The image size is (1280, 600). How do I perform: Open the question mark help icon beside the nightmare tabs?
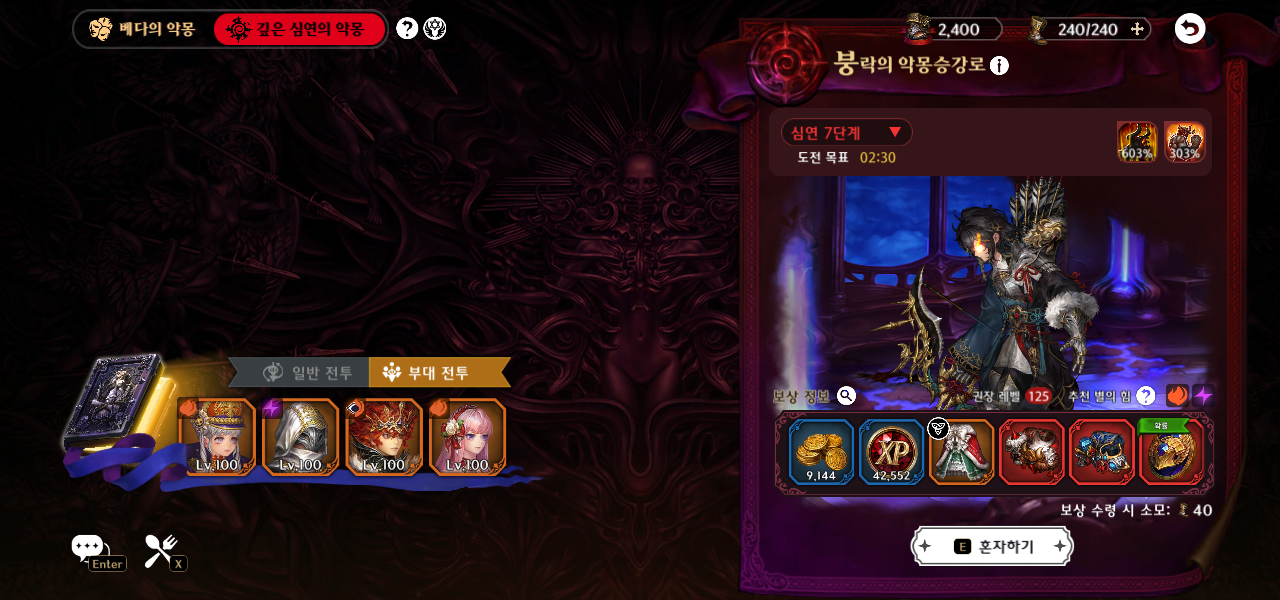[x=407, y=28]
